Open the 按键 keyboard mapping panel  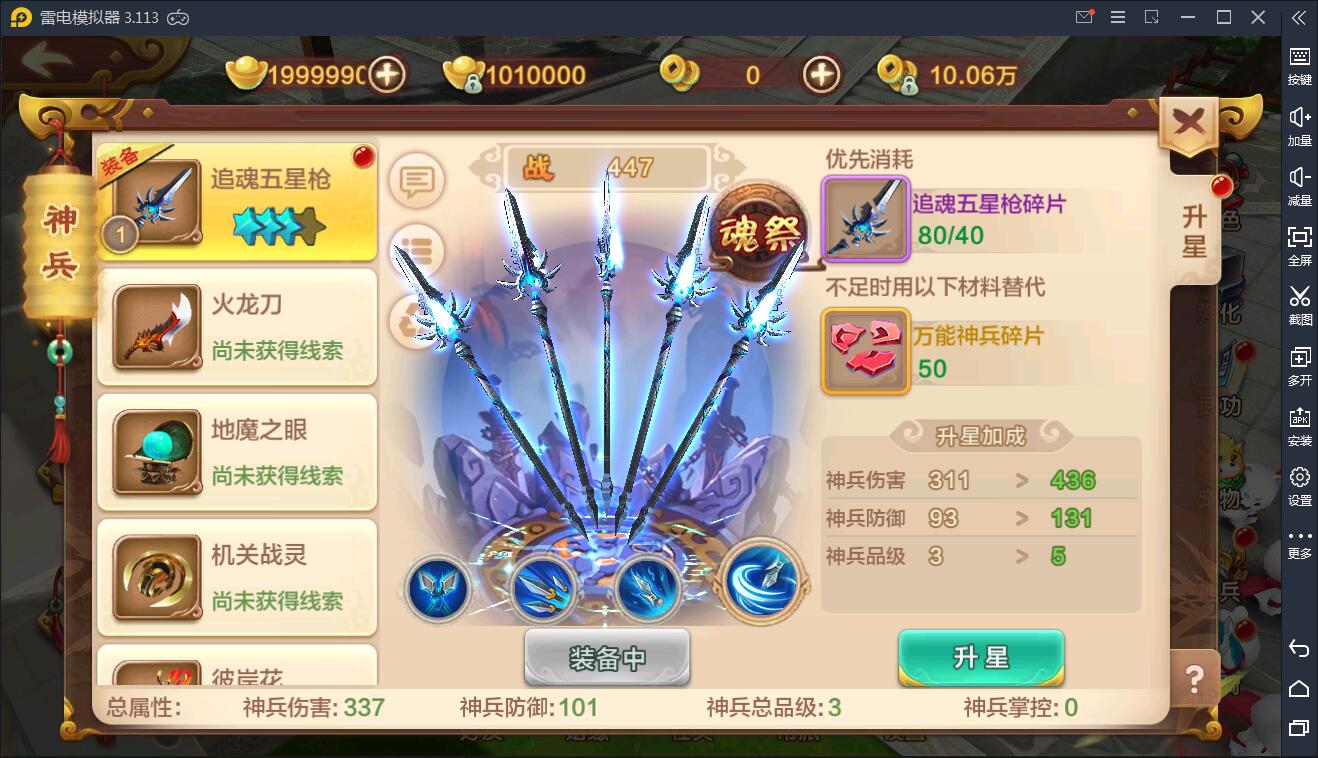(1299, 65)
